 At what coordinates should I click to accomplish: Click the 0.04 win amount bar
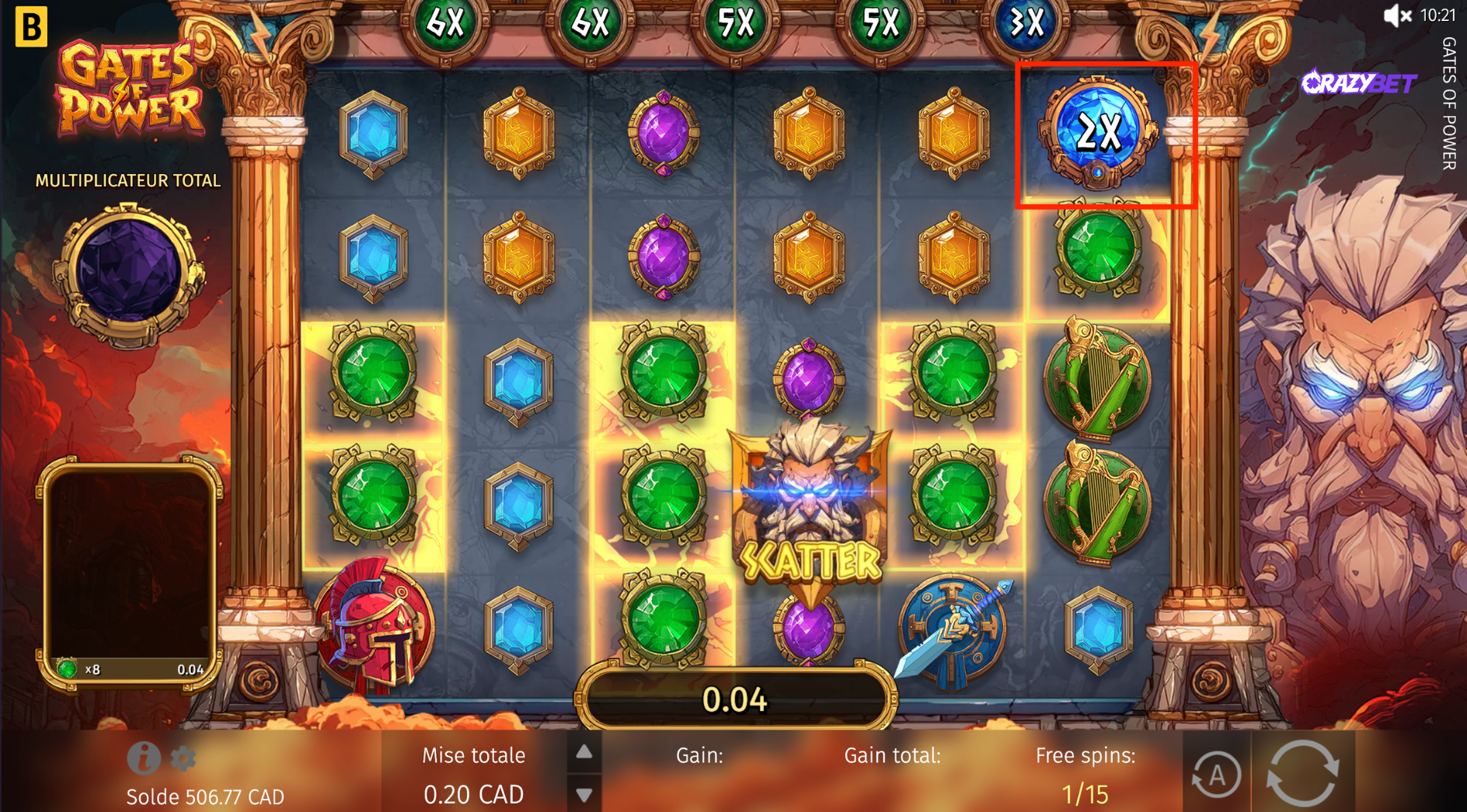[733, 698]
